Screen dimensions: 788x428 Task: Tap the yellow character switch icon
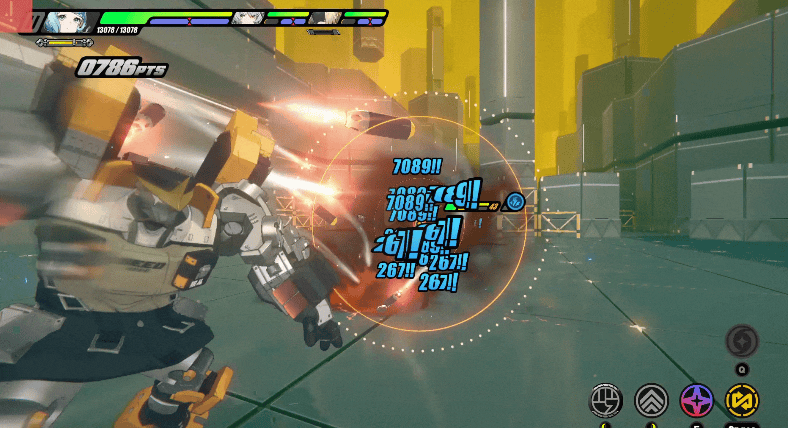point(741,400)
